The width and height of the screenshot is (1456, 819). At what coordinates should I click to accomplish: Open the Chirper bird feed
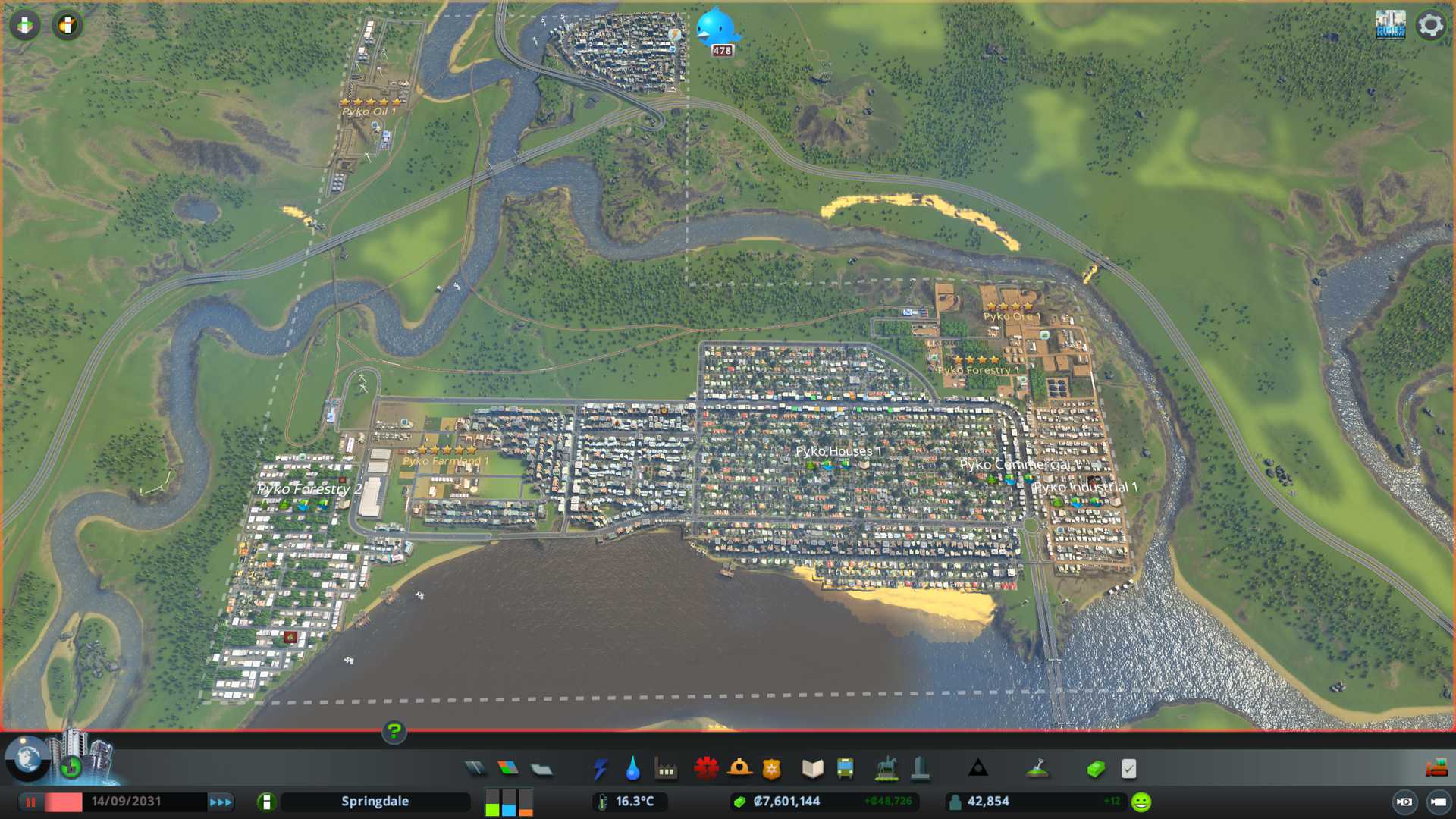pyautogui.click(x=716, y=28)
